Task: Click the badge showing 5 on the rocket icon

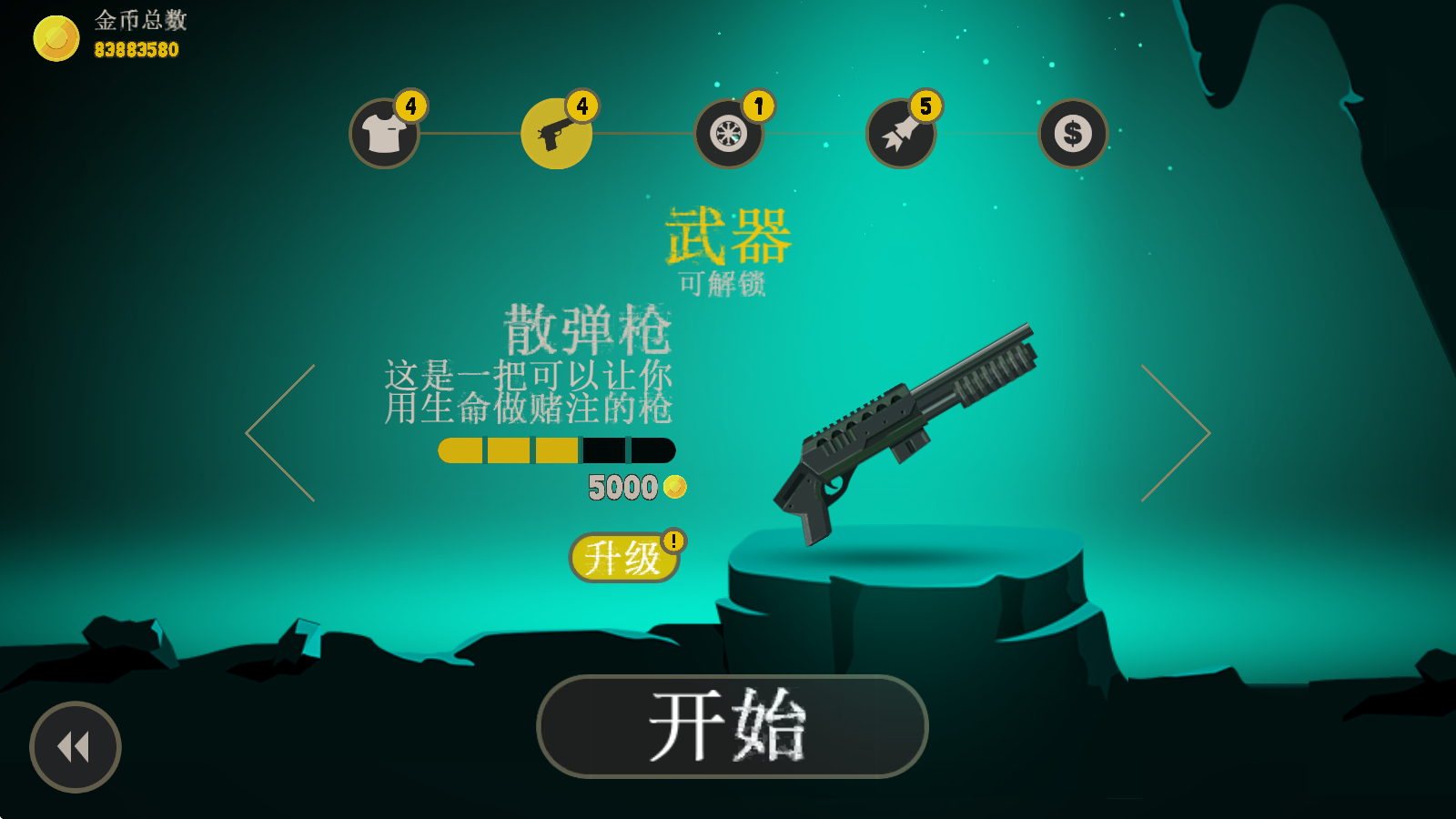Action: (x=925, y=106)
